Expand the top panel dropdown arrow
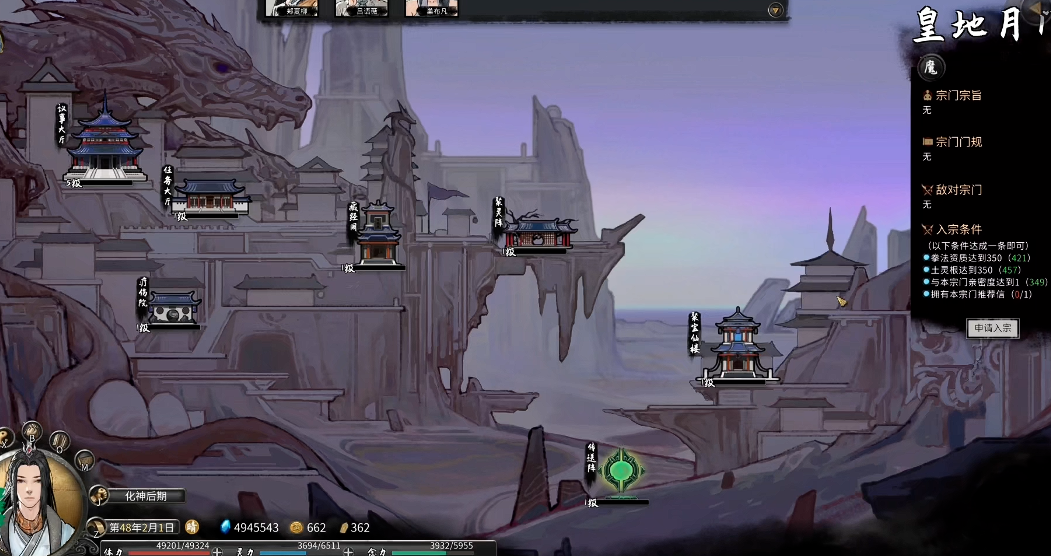The width and height of the screenshot is (1051, 556). (x=775, y=10)
